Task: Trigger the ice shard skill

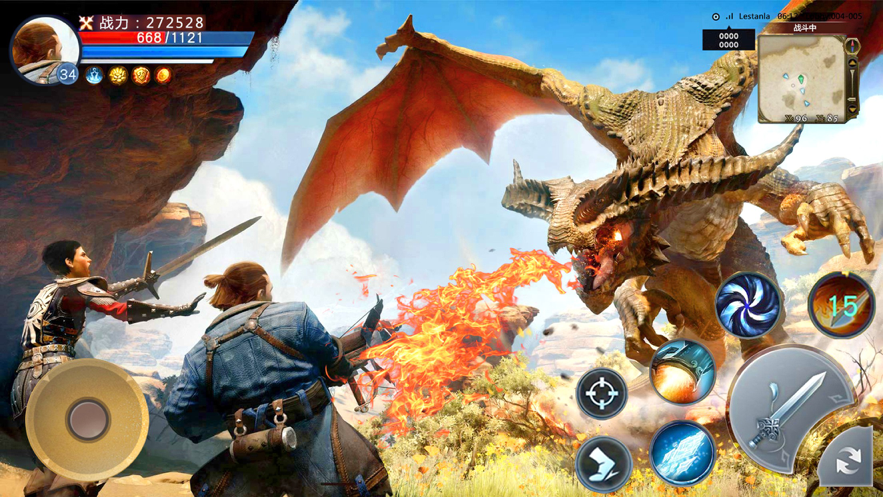Action: (x=683, y=452)
